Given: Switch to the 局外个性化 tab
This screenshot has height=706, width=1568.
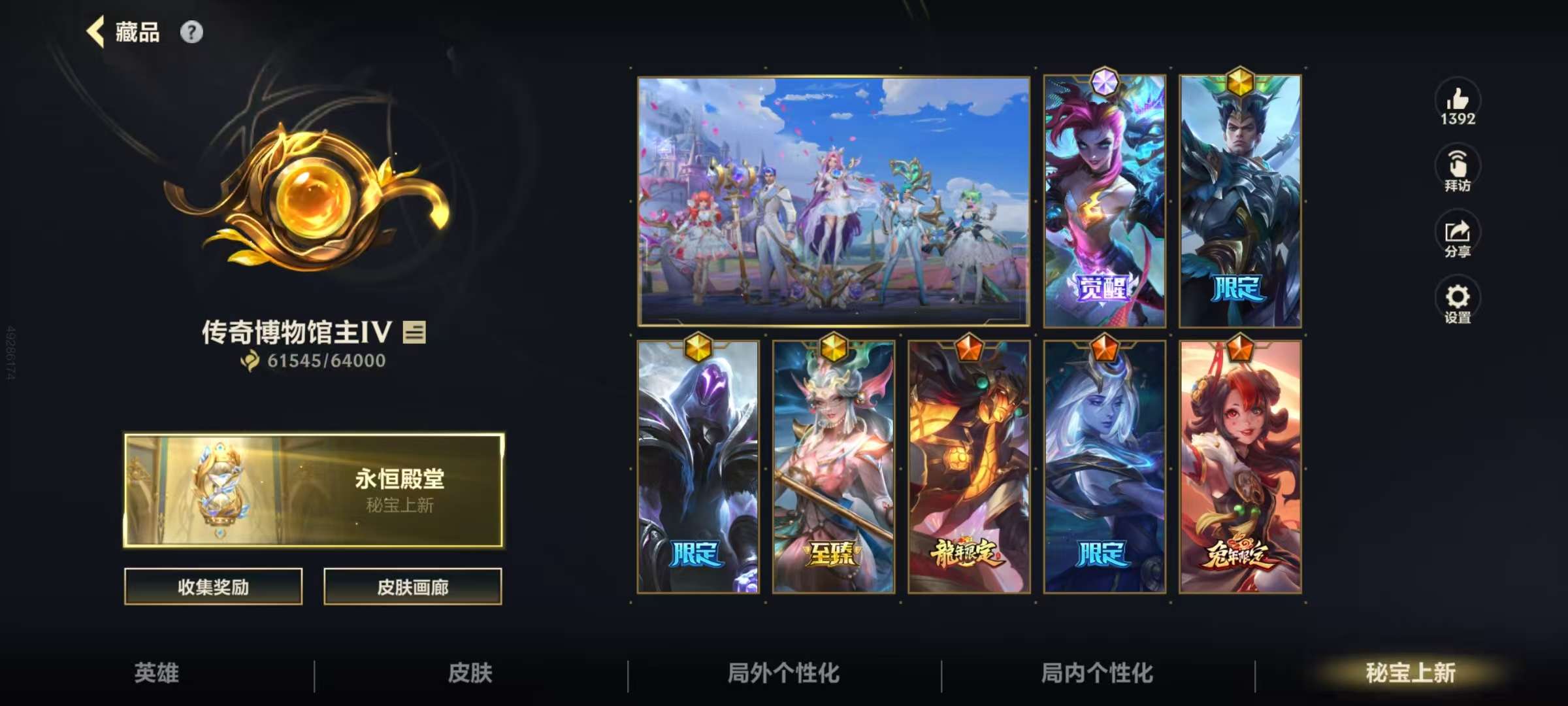Looking at the screenshot, I should pyautogui.click(x=784, y=672).
